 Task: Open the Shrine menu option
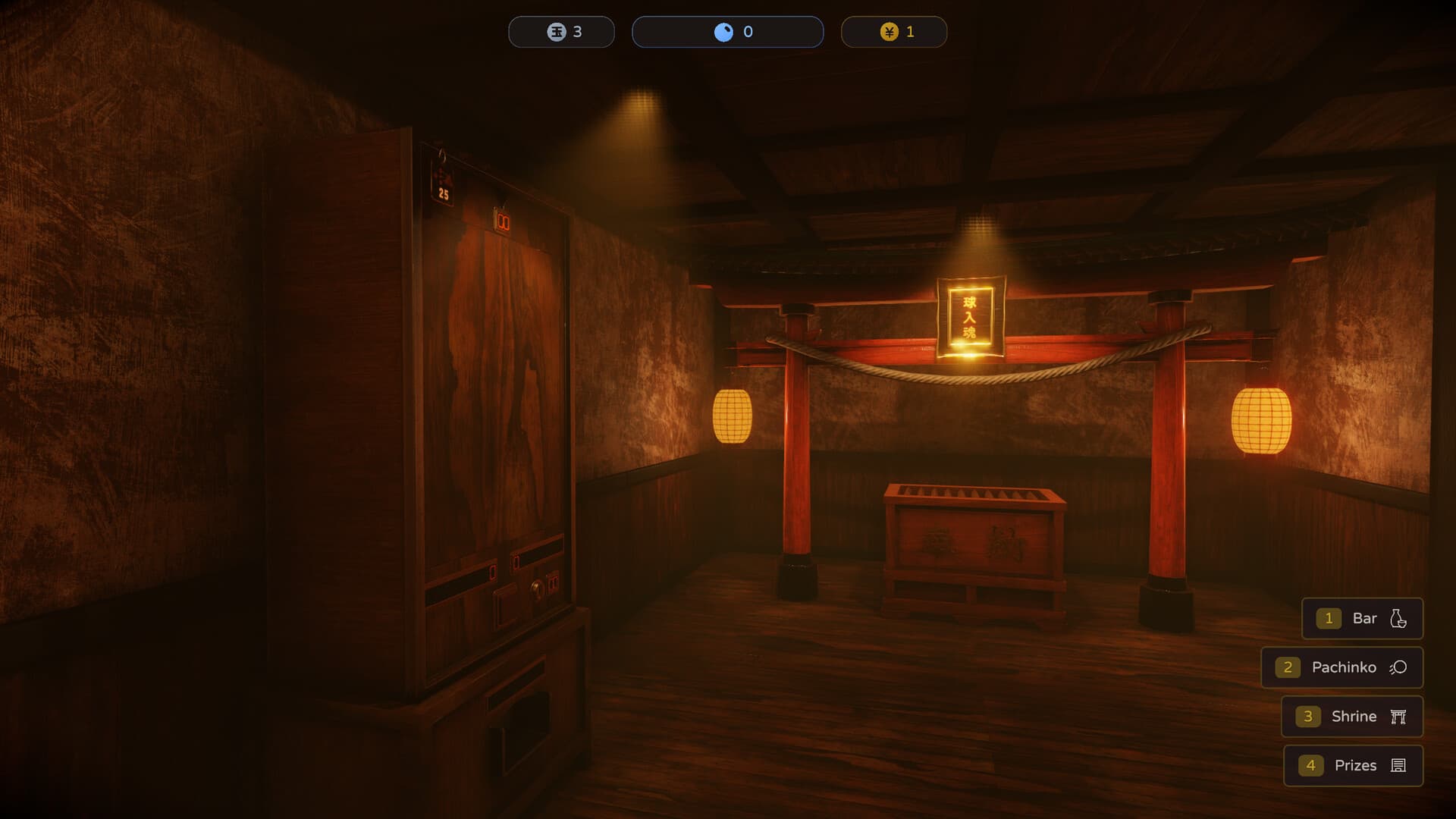[x=1354, y=717]
